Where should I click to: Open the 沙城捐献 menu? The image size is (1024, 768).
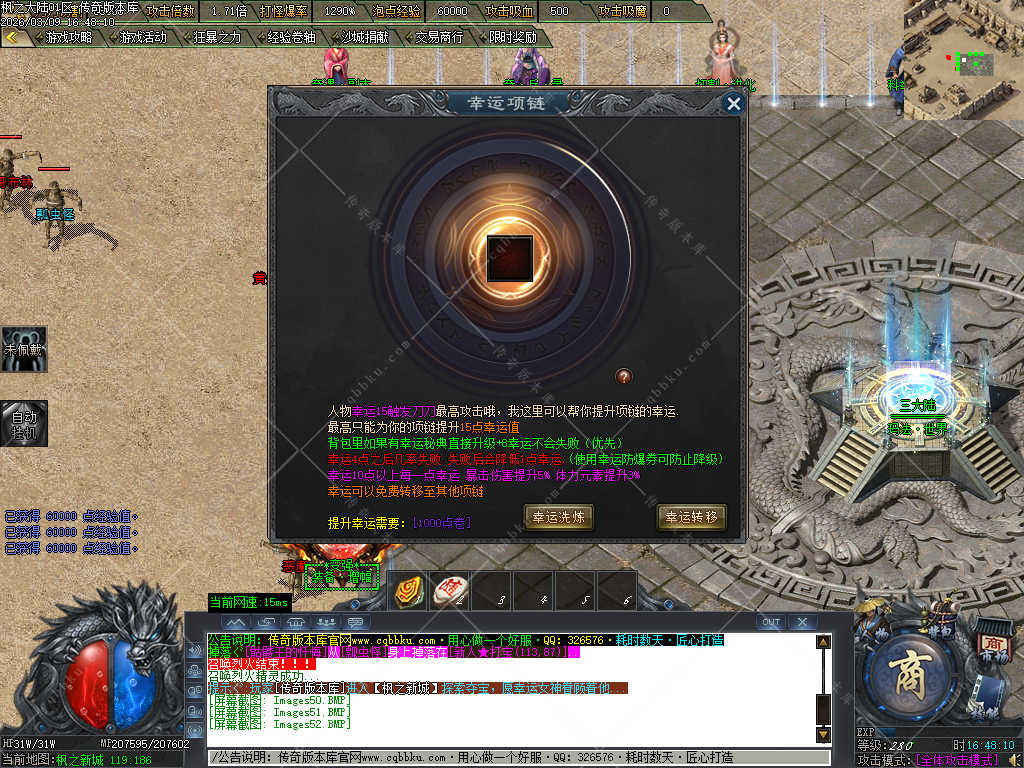[365, 37]
